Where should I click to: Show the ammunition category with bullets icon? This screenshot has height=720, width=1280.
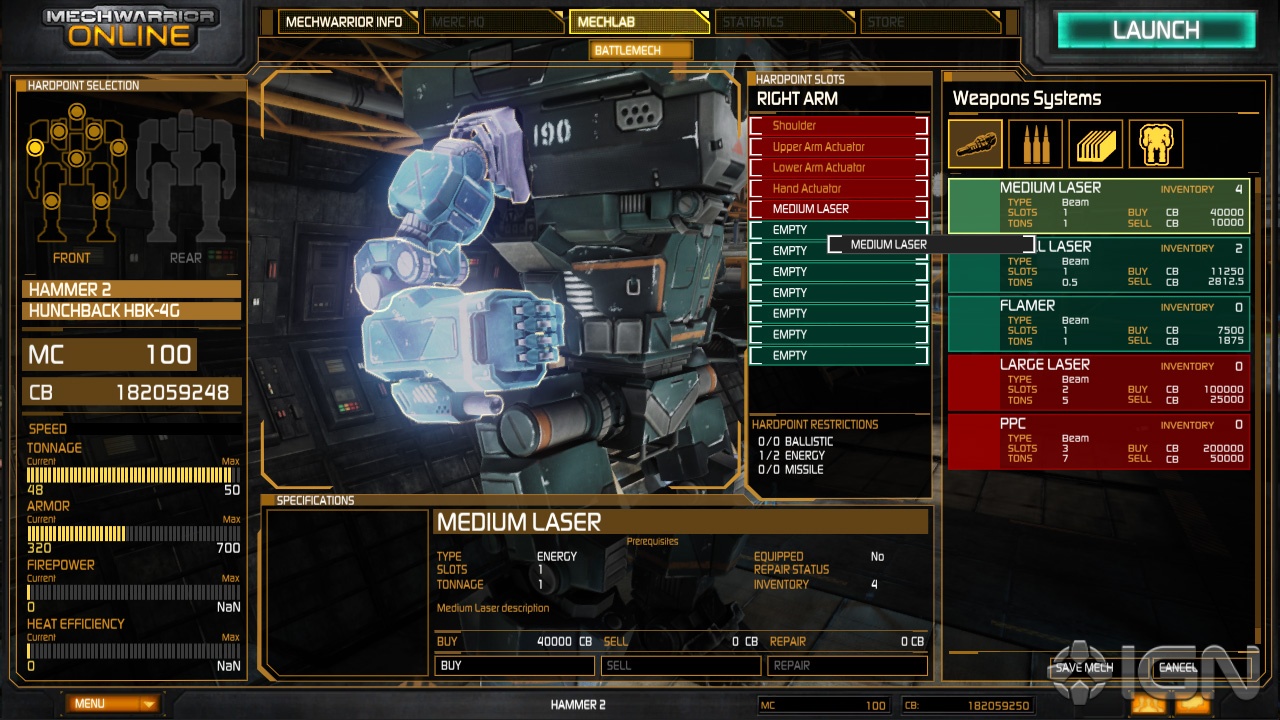[1035, 143]
